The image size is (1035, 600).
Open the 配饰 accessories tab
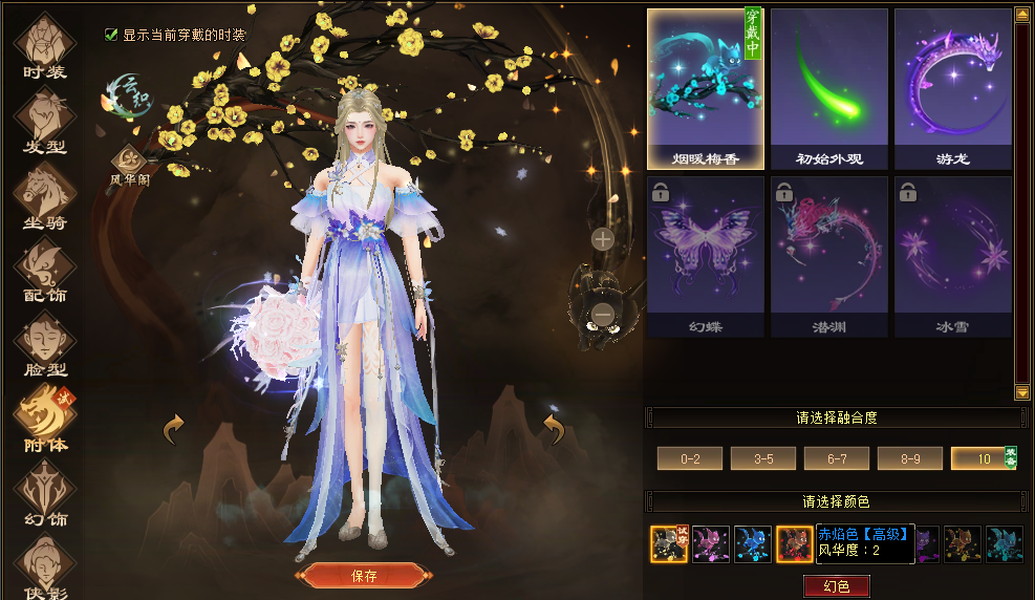45,270
